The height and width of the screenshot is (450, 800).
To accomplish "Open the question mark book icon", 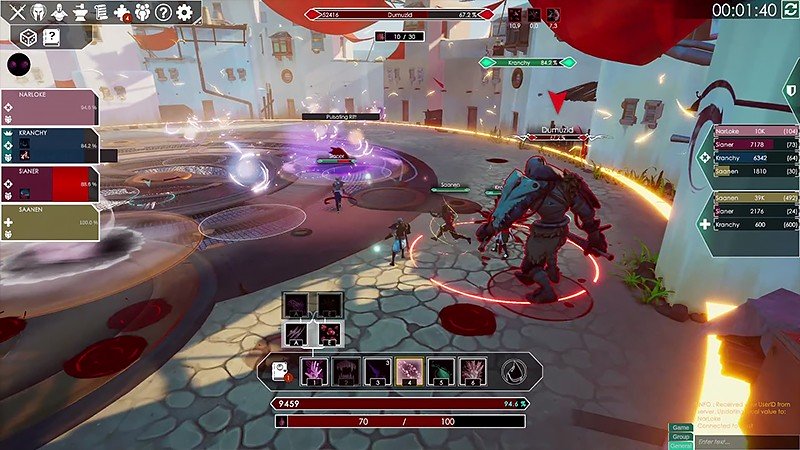I will [51, 38].
